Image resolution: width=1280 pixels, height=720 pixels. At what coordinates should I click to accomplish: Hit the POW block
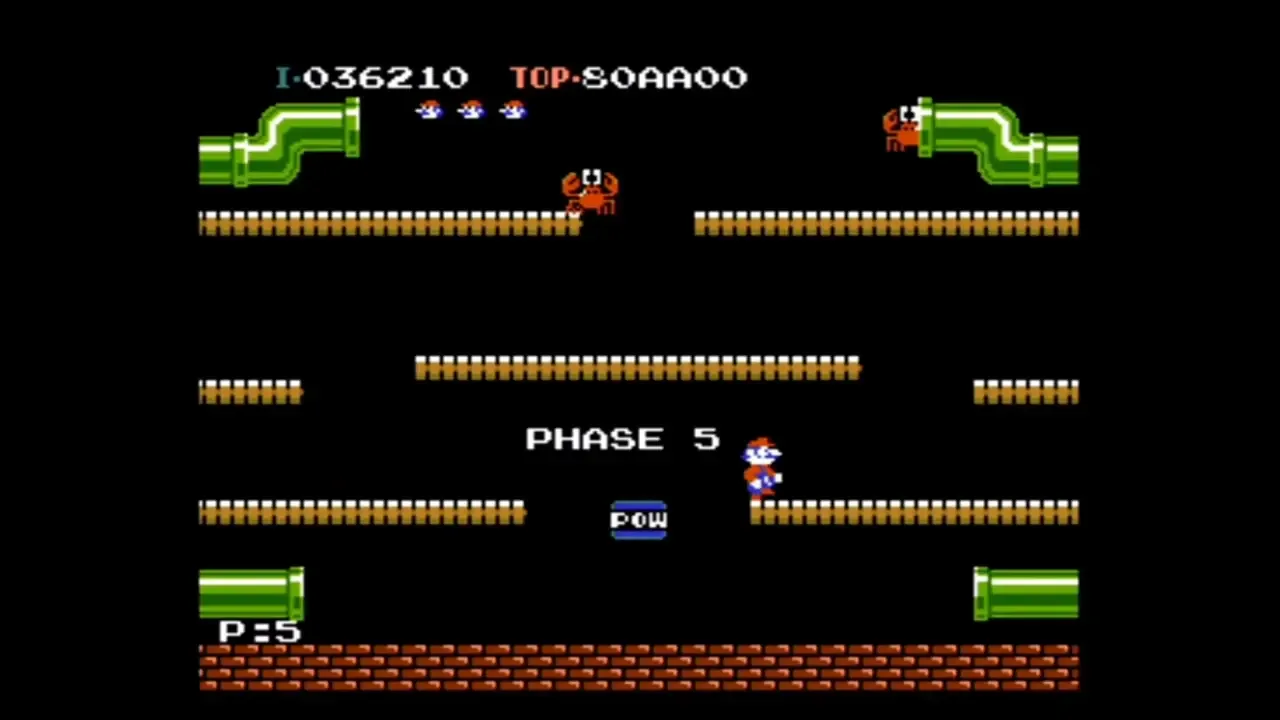tap(639, 519)
